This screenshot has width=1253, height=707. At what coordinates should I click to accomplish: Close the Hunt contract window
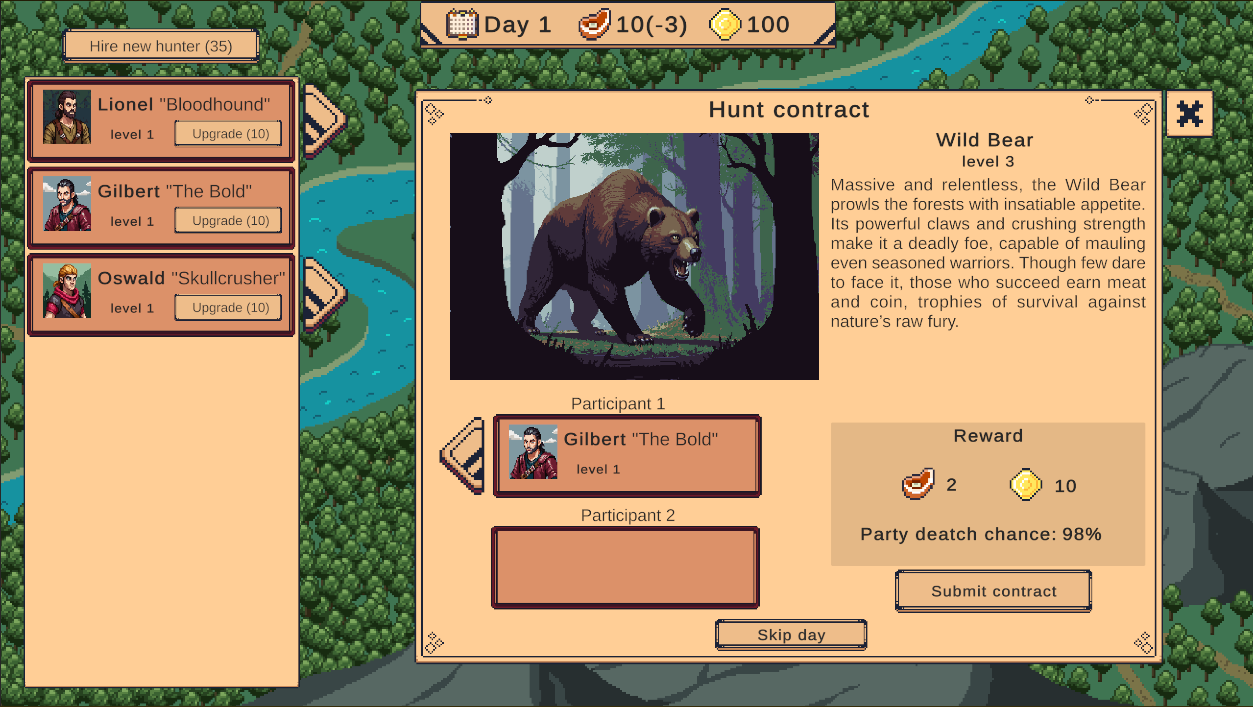[1189, 114]
